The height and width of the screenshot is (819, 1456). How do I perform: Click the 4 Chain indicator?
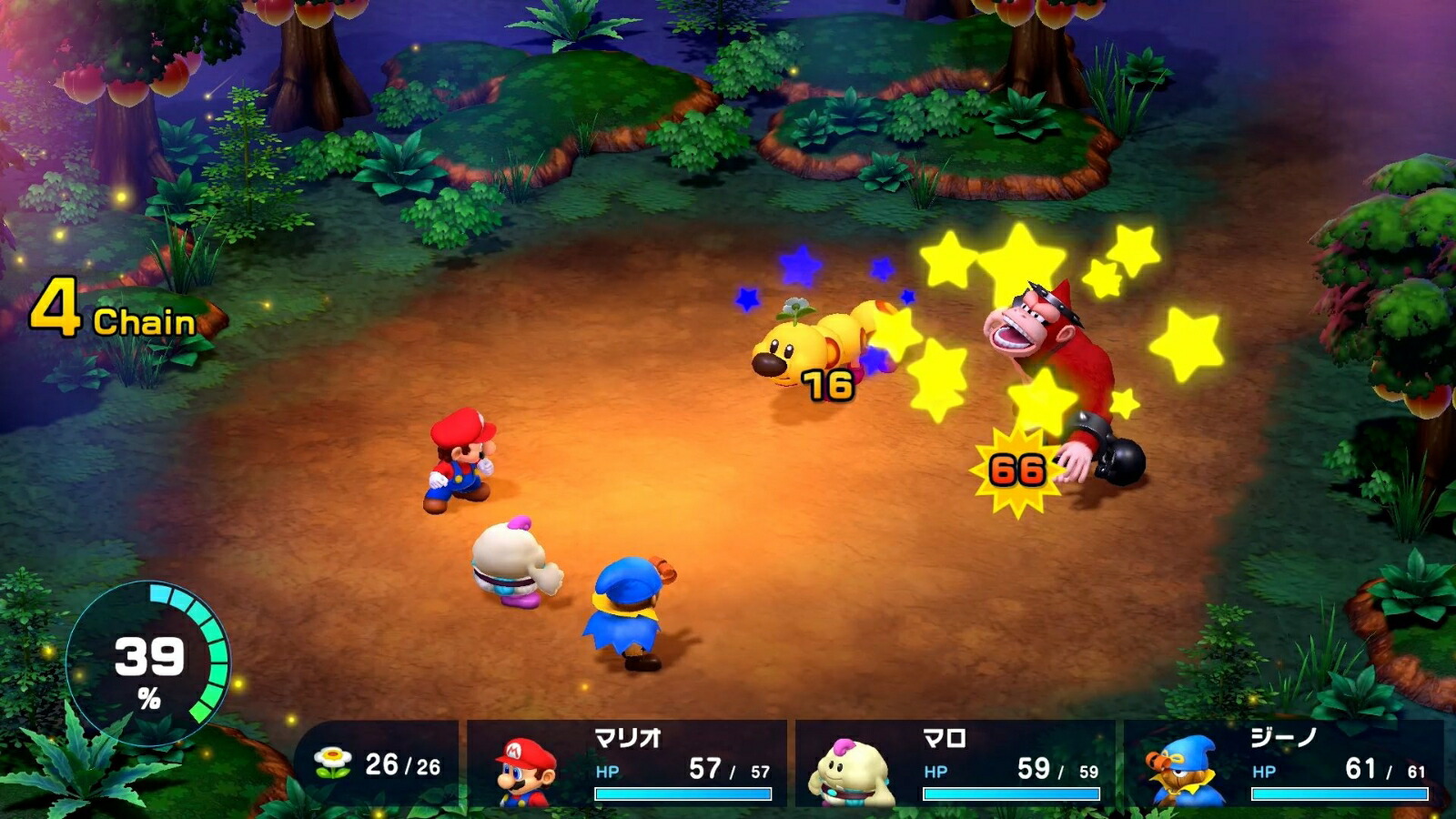pos(114,308)
